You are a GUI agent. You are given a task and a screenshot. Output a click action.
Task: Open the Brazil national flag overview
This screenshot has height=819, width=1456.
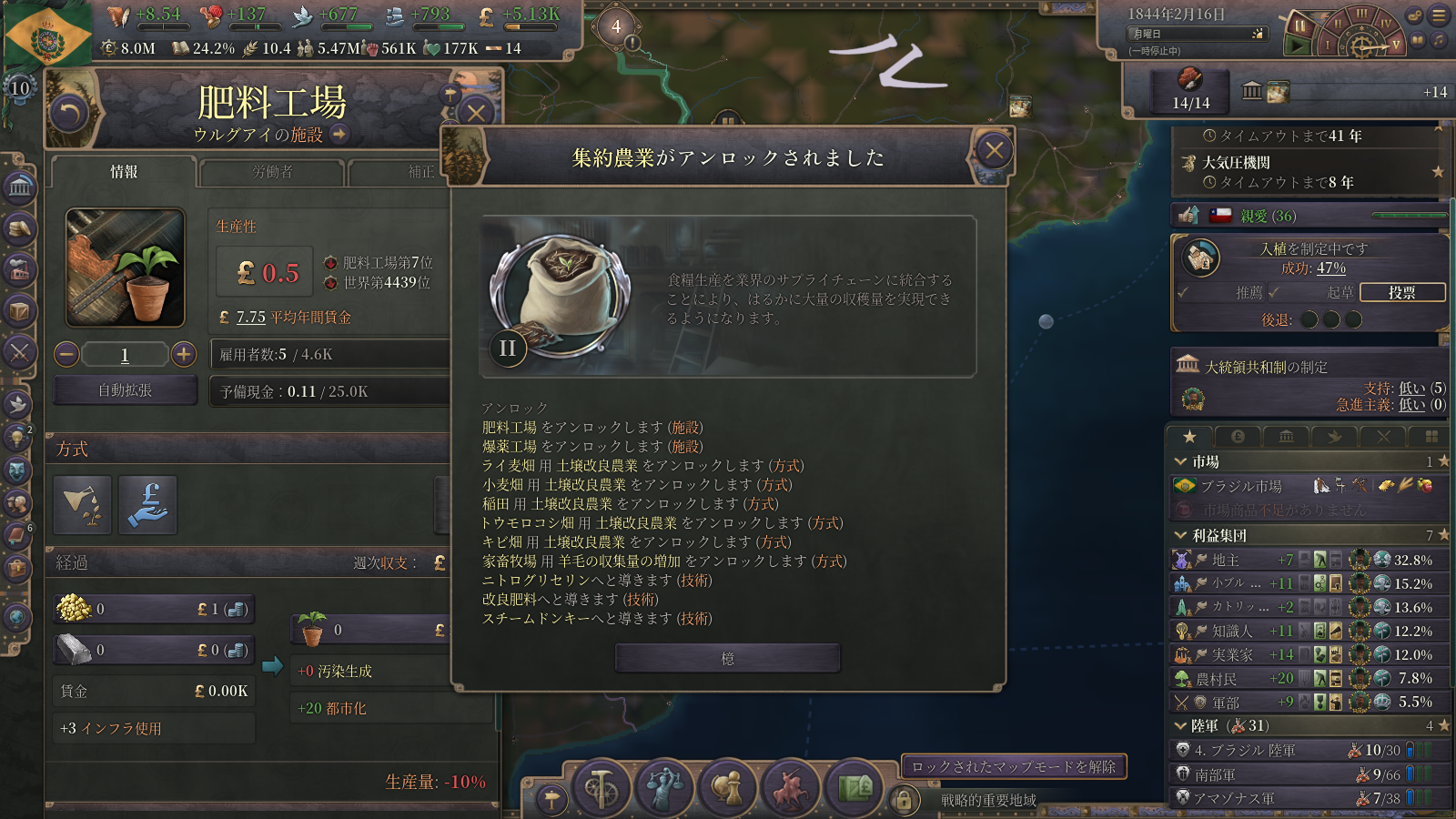(x=47, y=36)
